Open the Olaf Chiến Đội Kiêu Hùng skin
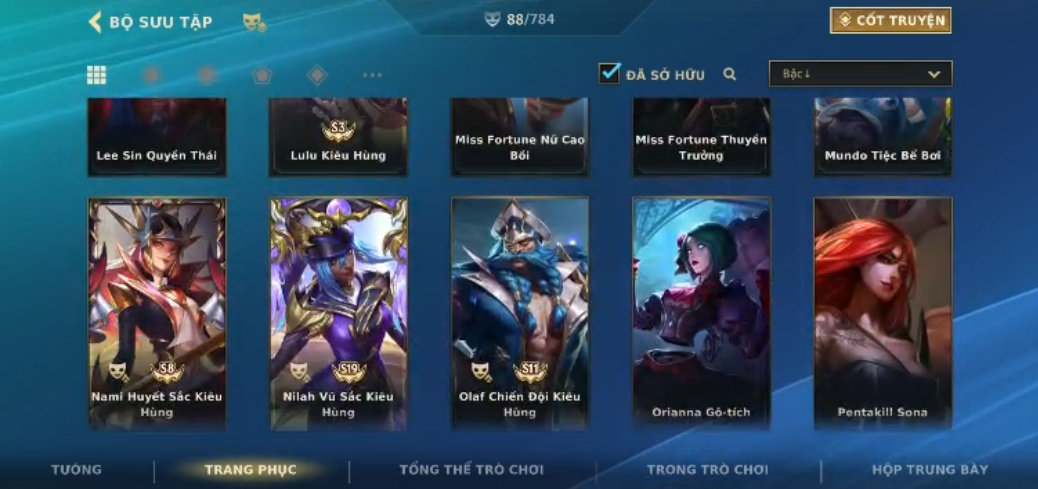This screenshot has width=1038, height=489. (520, 313)
